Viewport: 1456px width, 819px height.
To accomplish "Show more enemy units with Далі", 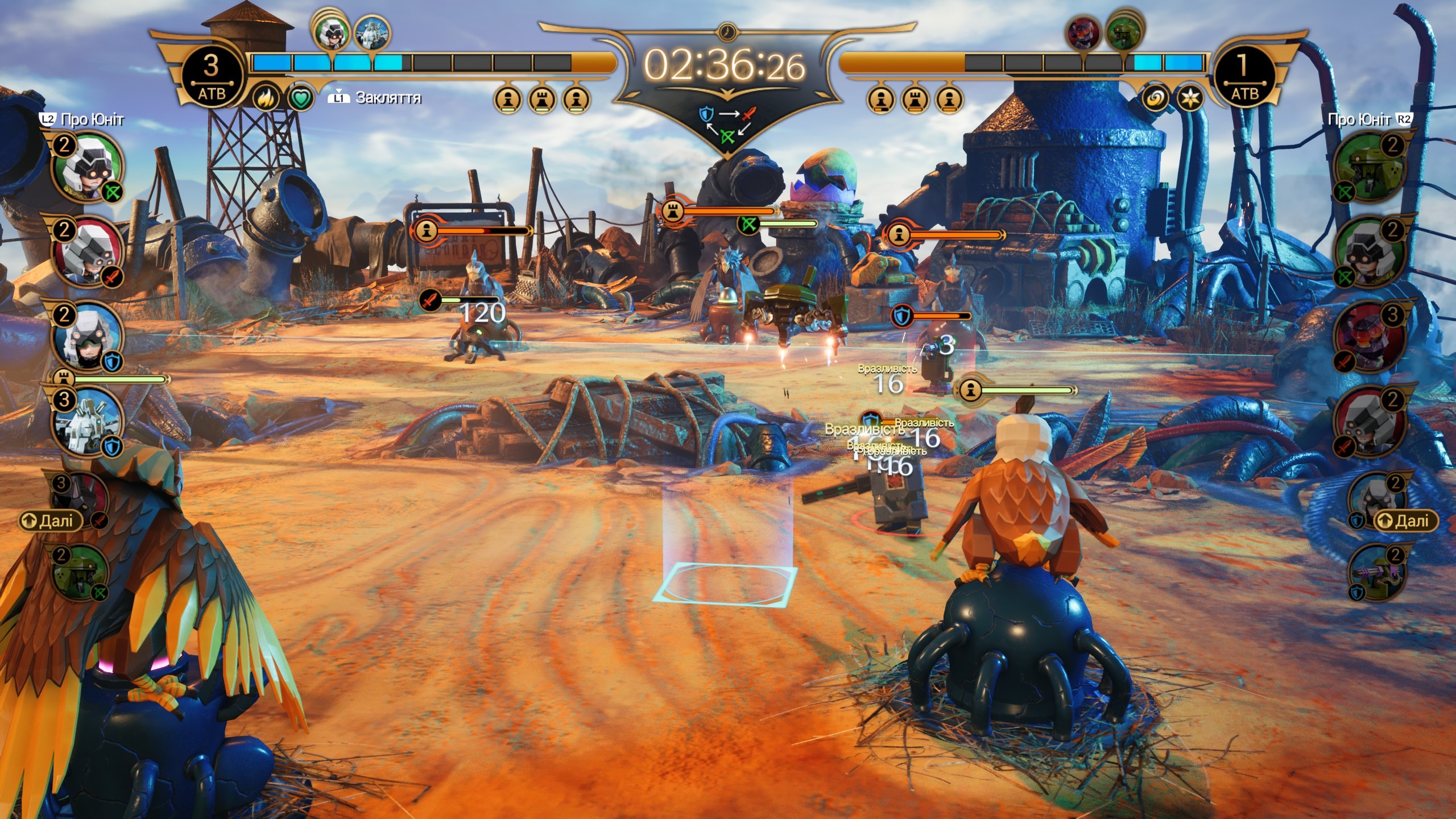I will 1405,520.
